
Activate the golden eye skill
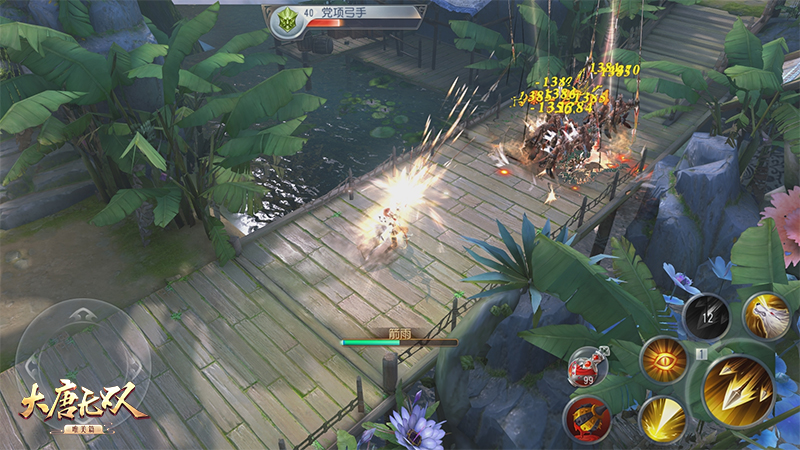[x=663, y=360]
